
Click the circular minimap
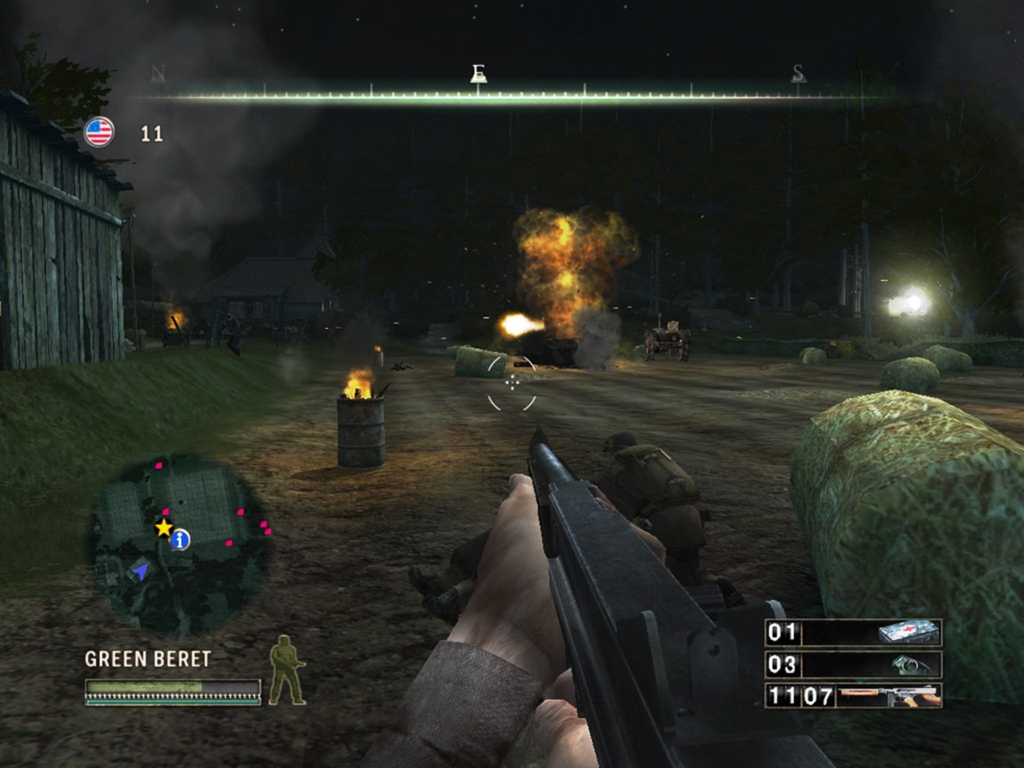(178, 544)
